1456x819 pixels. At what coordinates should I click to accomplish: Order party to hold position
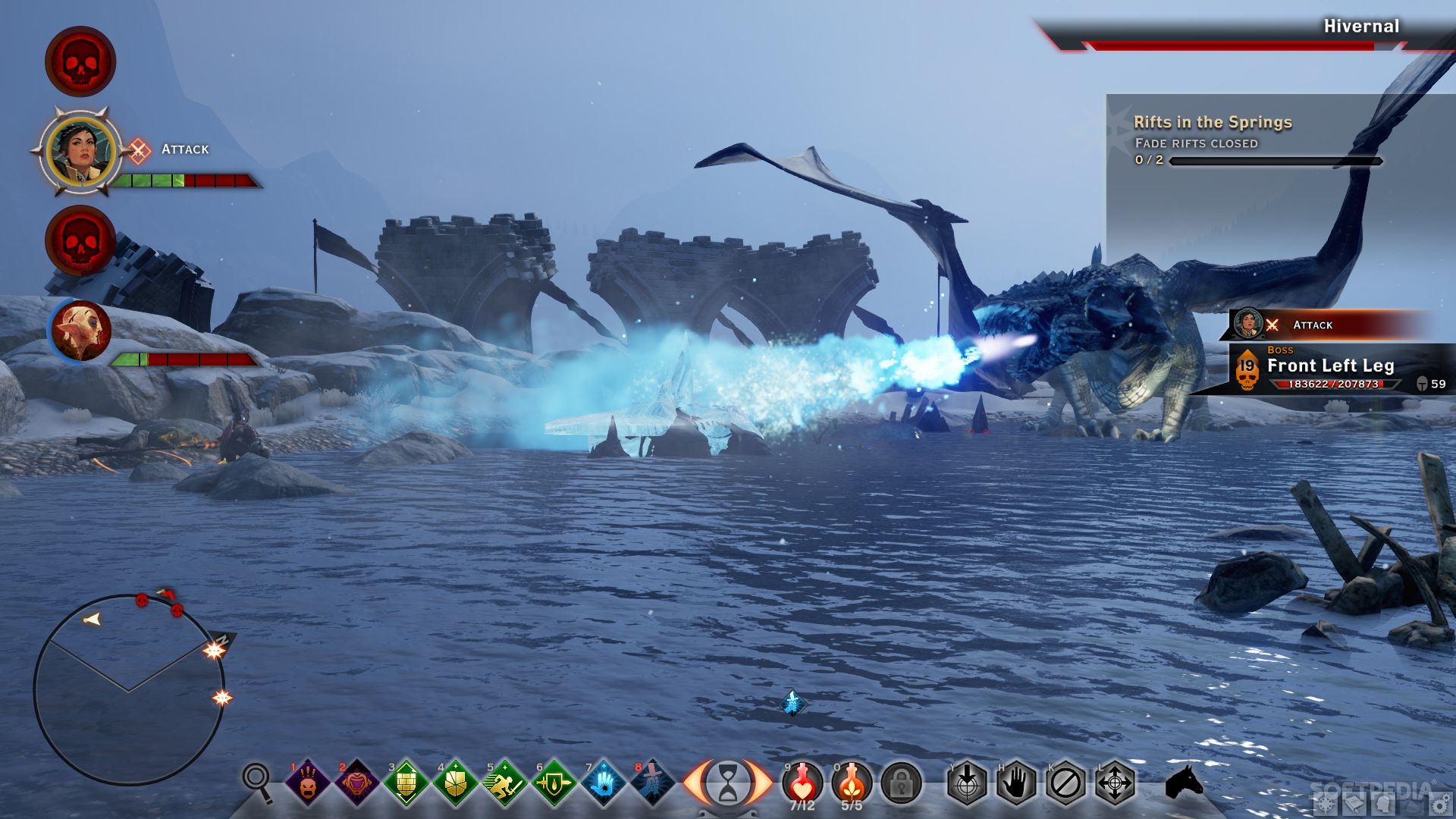click(1016, 783)
